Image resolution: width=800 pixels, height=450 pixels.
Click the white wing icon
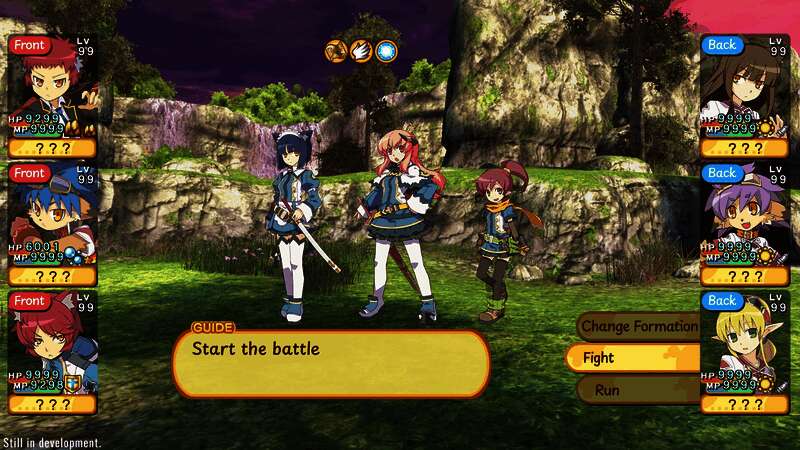point(361,50)
